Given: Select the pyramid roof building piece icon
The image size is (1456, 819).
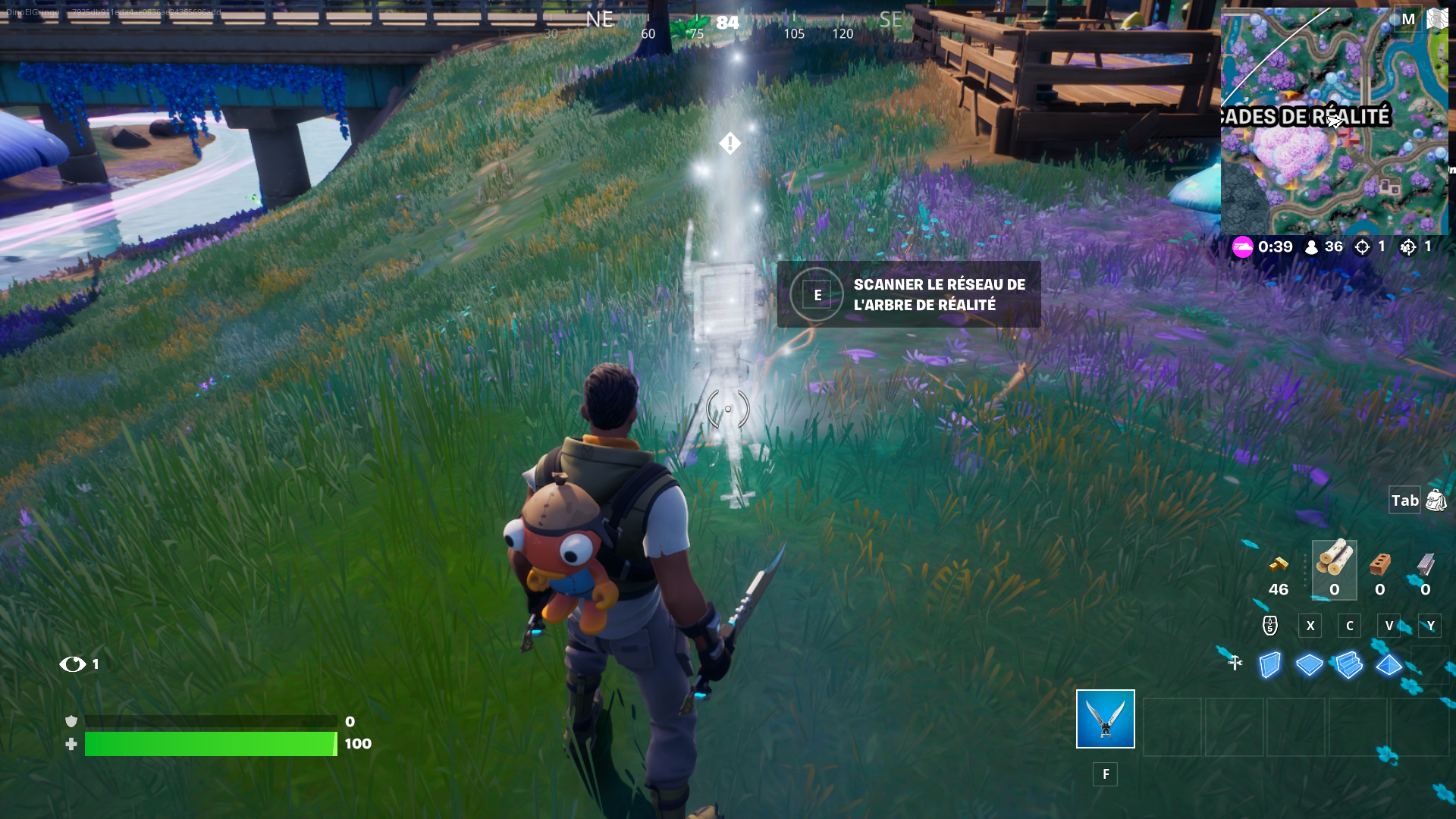Looking at the screenshot, I should (1389, 665).
